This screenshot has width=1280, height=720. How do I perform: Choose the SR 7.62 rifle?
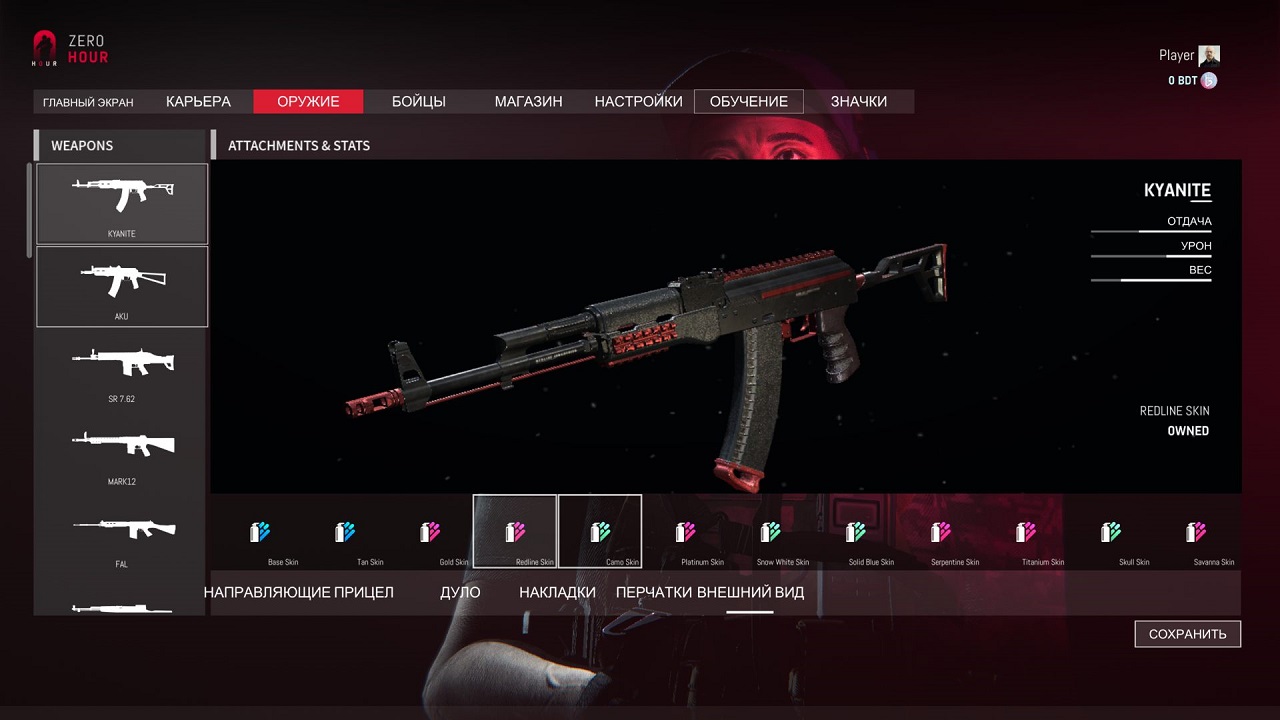coord(122,369)
